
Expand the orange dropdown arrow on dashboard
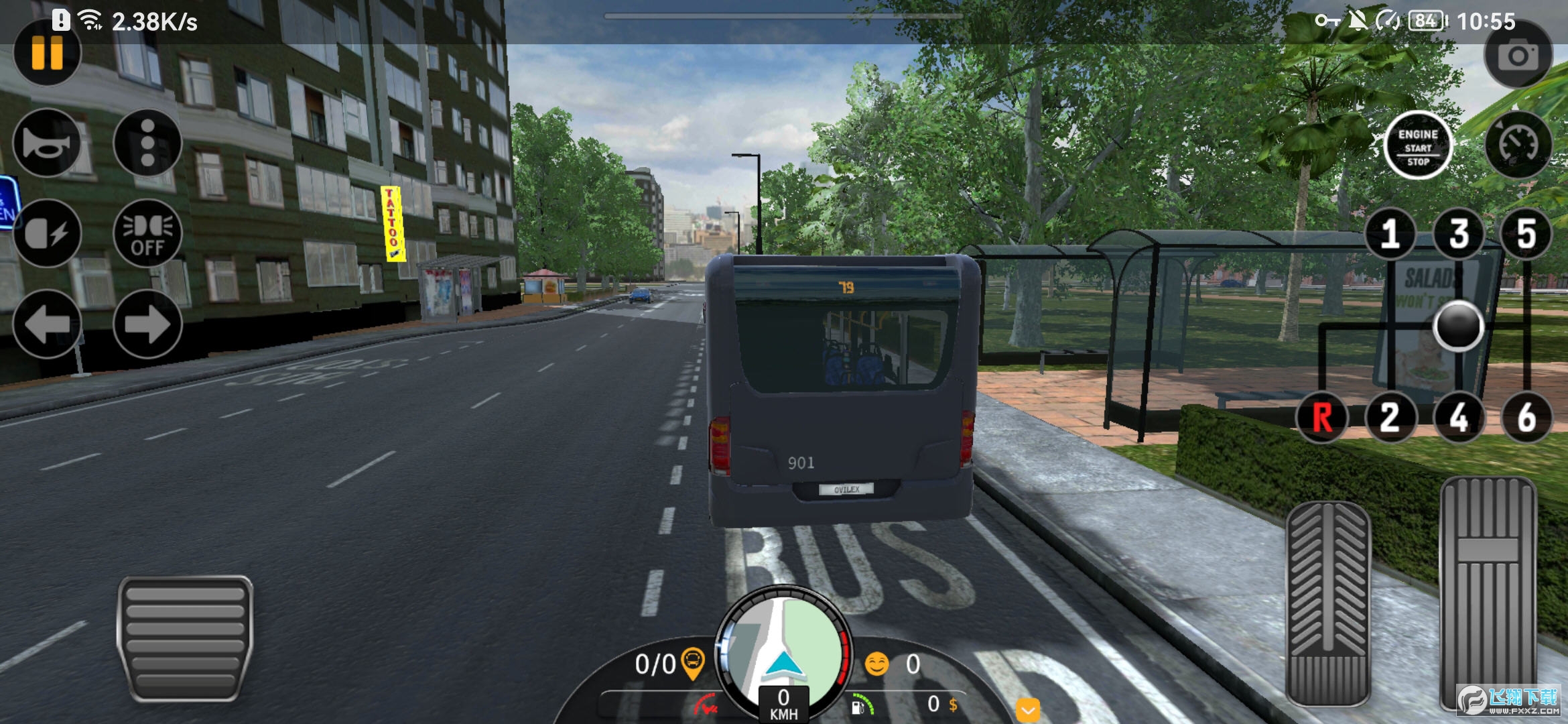click(1028, 709)
